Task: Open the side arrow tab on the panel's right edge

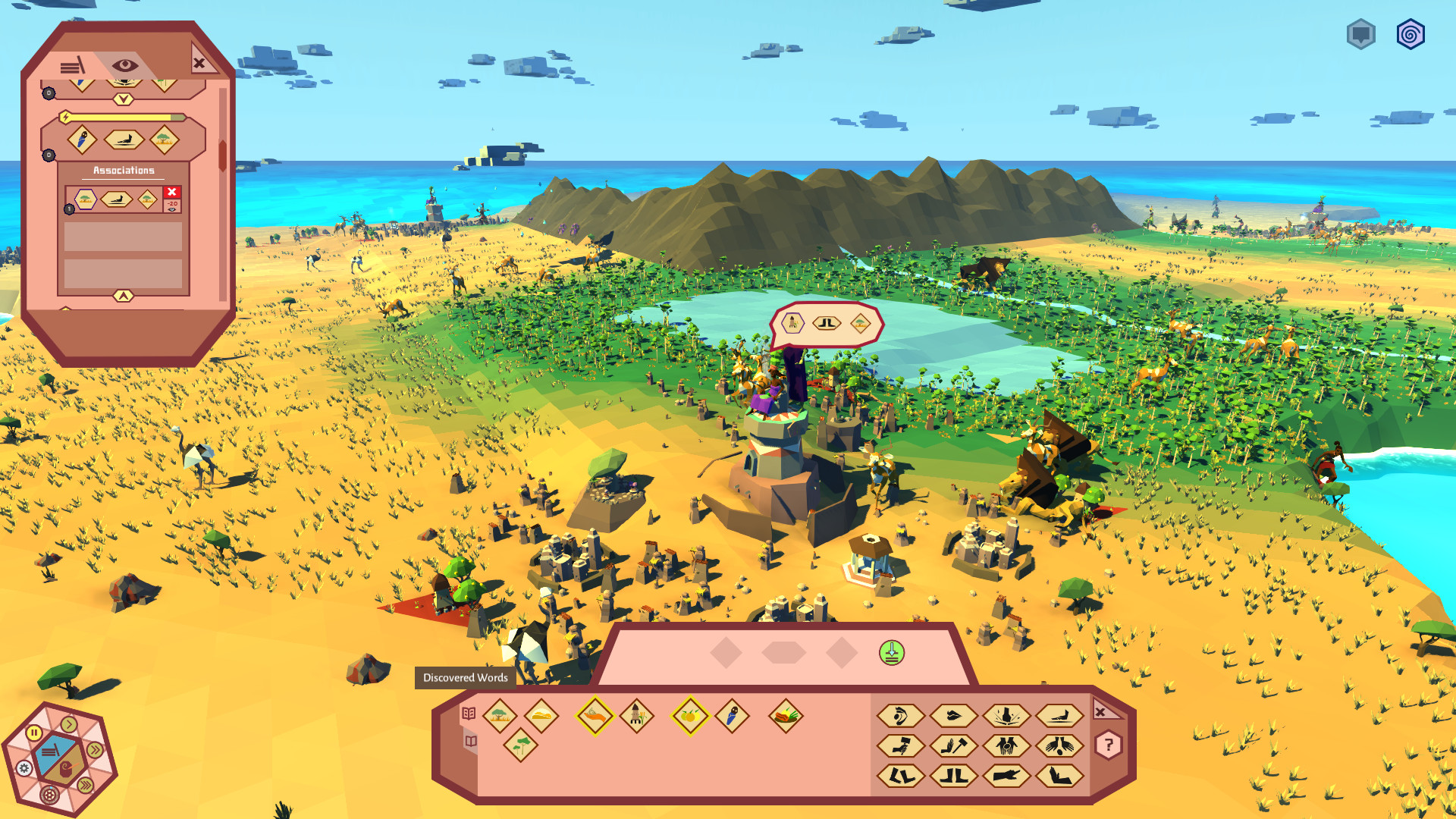Action: point(222,154)
